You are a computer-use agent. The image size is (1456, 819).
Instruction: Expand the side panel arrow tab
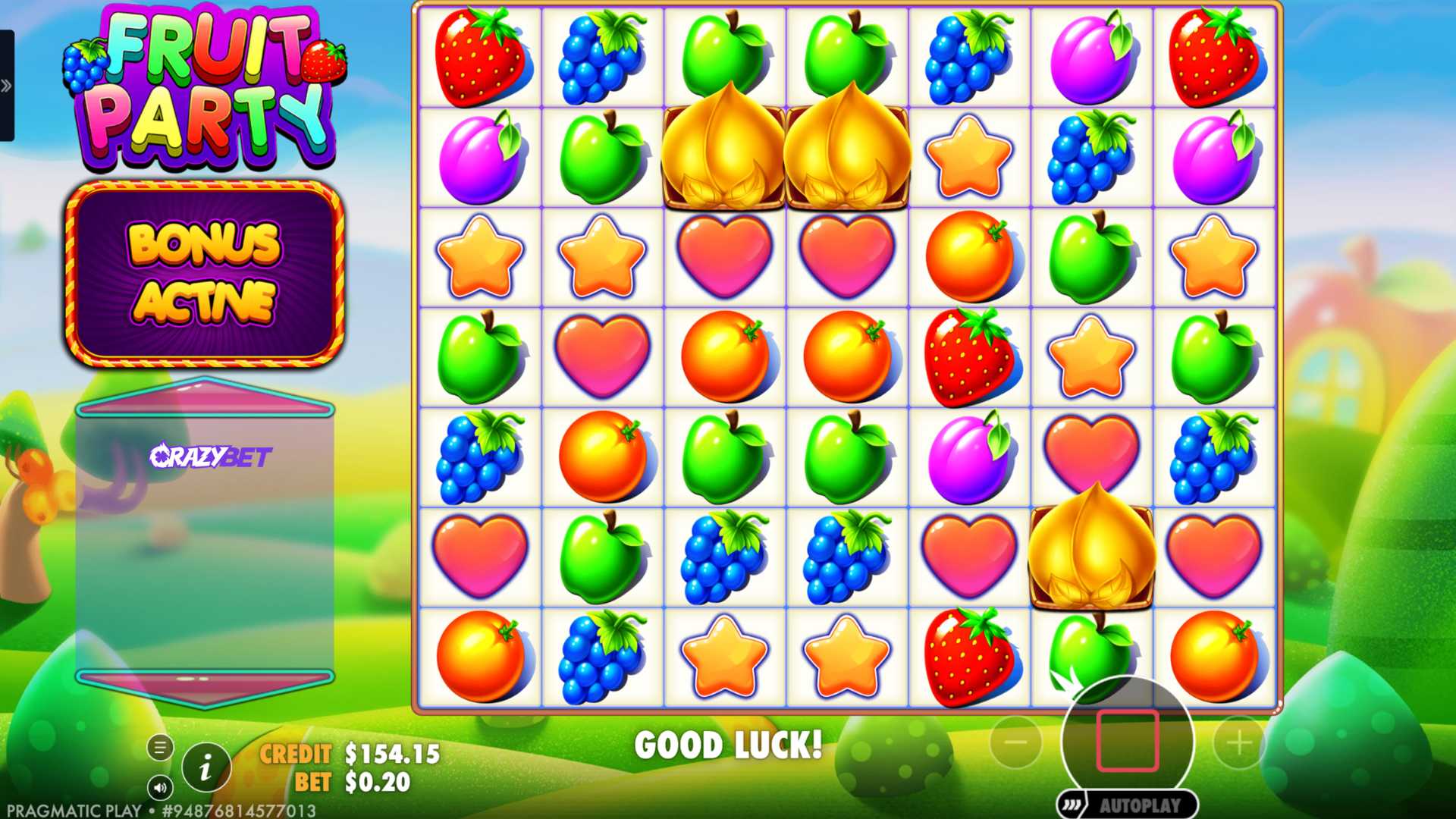(7, 86)
